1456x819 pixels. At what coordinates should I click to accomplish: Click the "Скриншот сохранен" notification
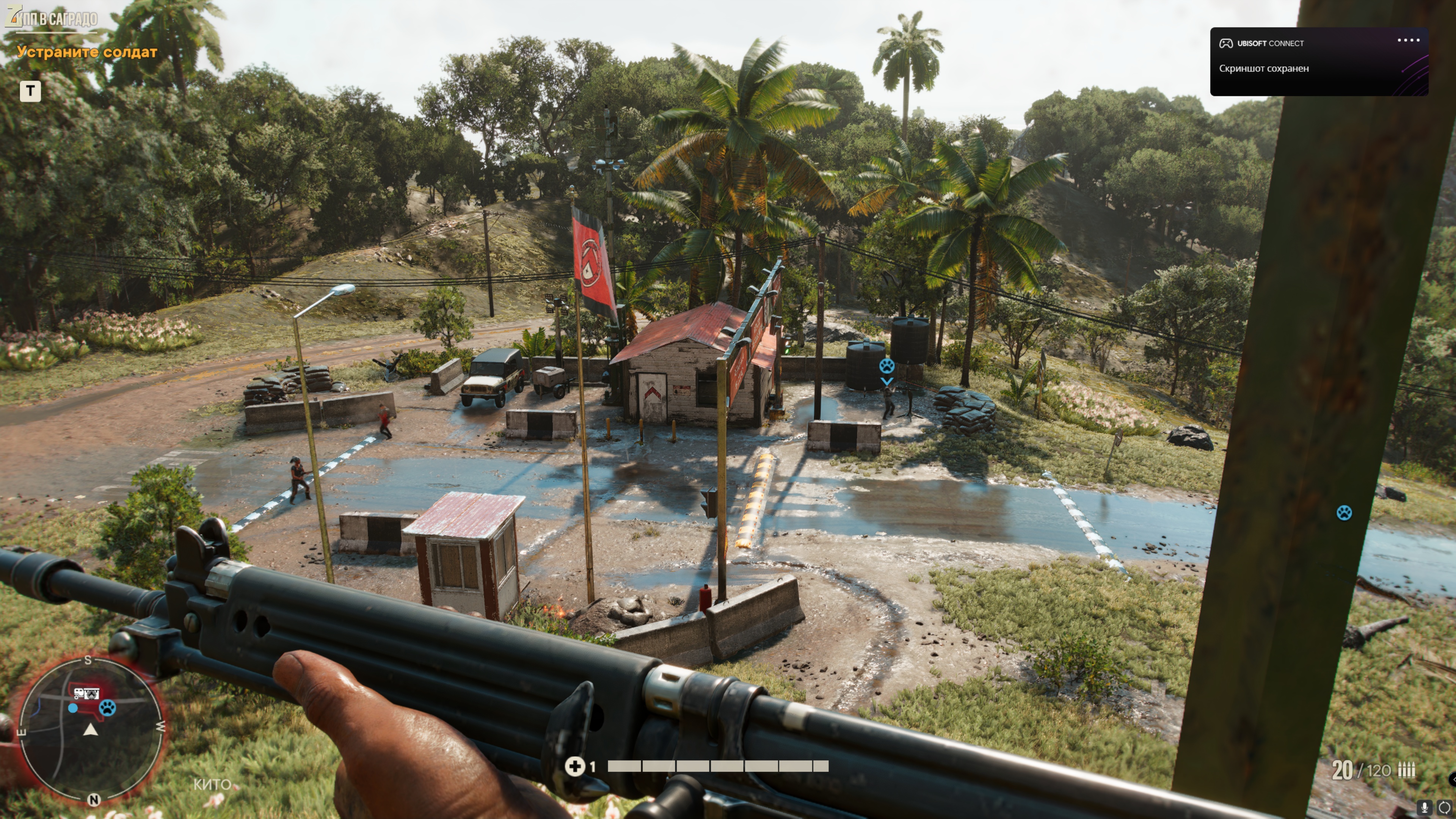(1263, 68)
